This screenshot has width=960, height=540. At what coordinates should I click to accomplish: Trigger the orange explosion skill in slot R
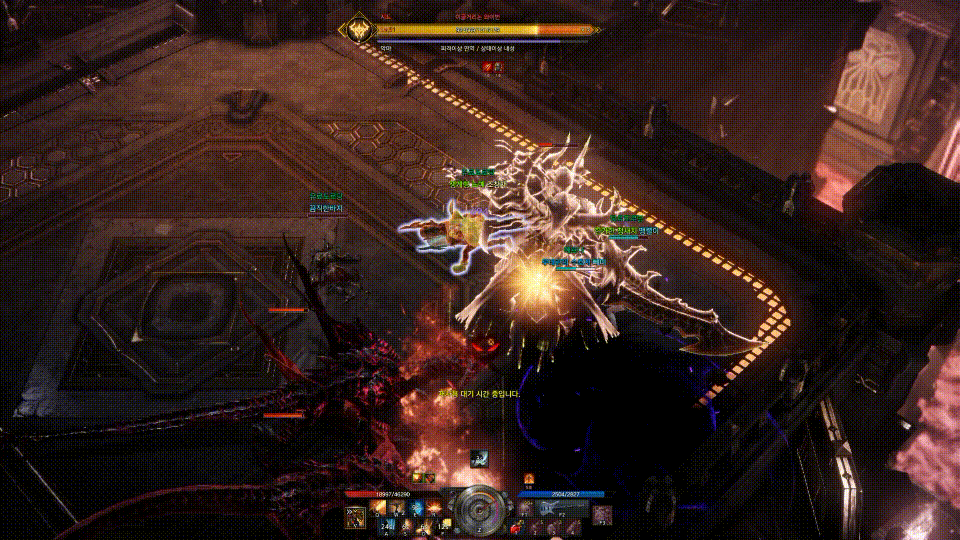(x=434, y=508)
